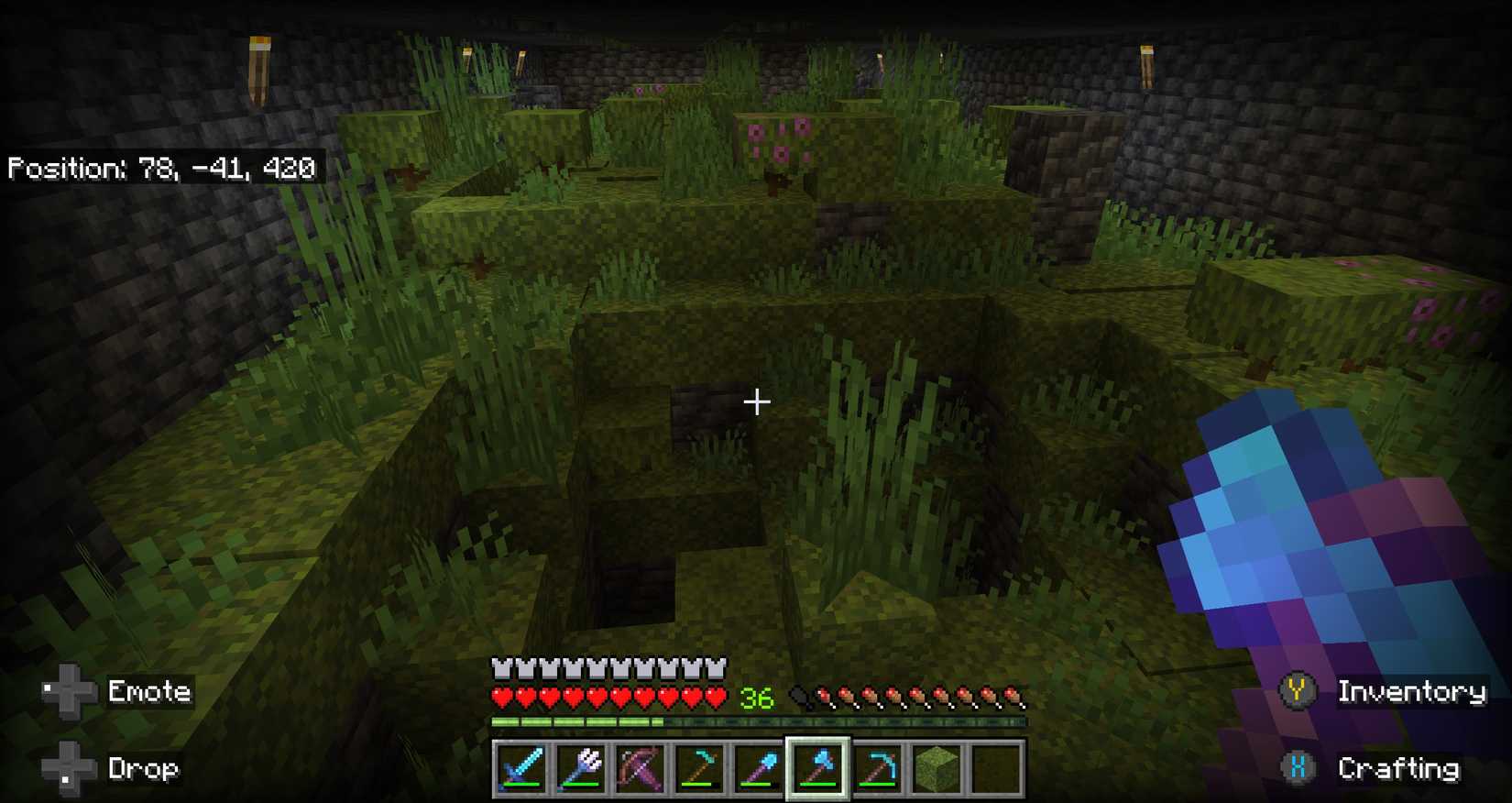1512x803 pixels.
Task: Select the moss block in the hotbar
Action: coord(937,770)
